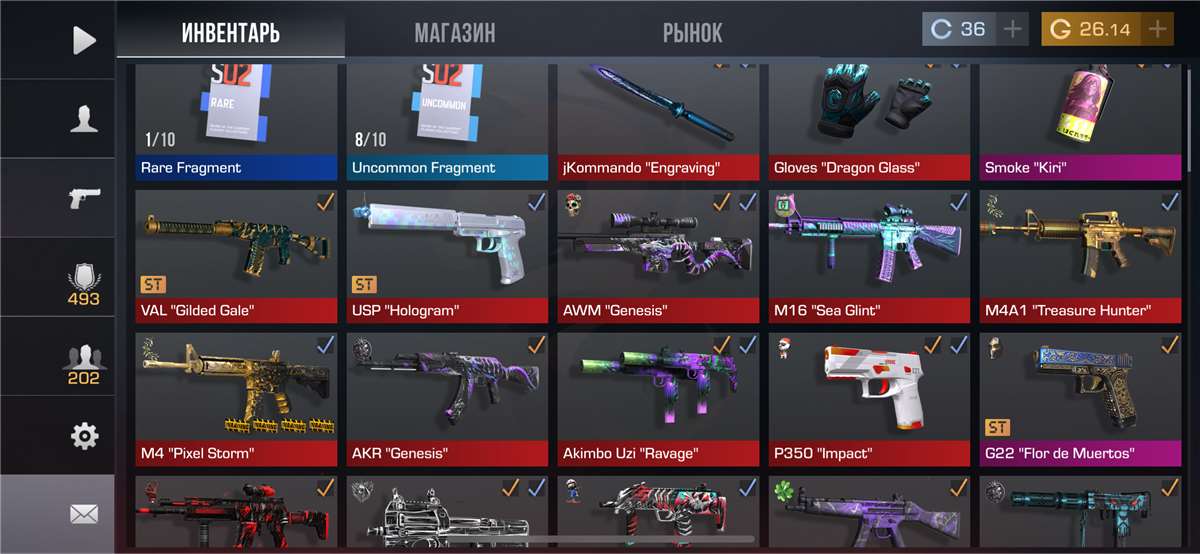Tap the play arrow in the sidebar
Screen dimensions: 1200x554
[85, 40]
